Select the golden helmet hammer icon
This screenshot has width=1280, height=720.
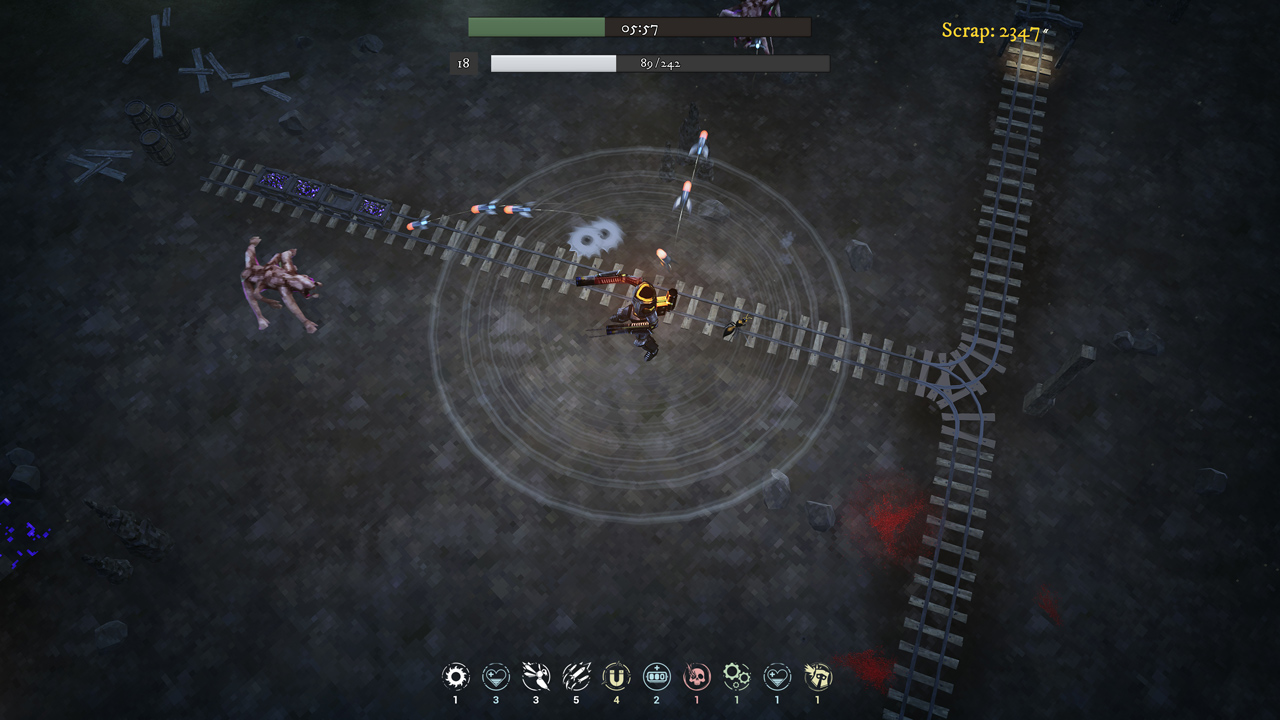tap(817, 676)
